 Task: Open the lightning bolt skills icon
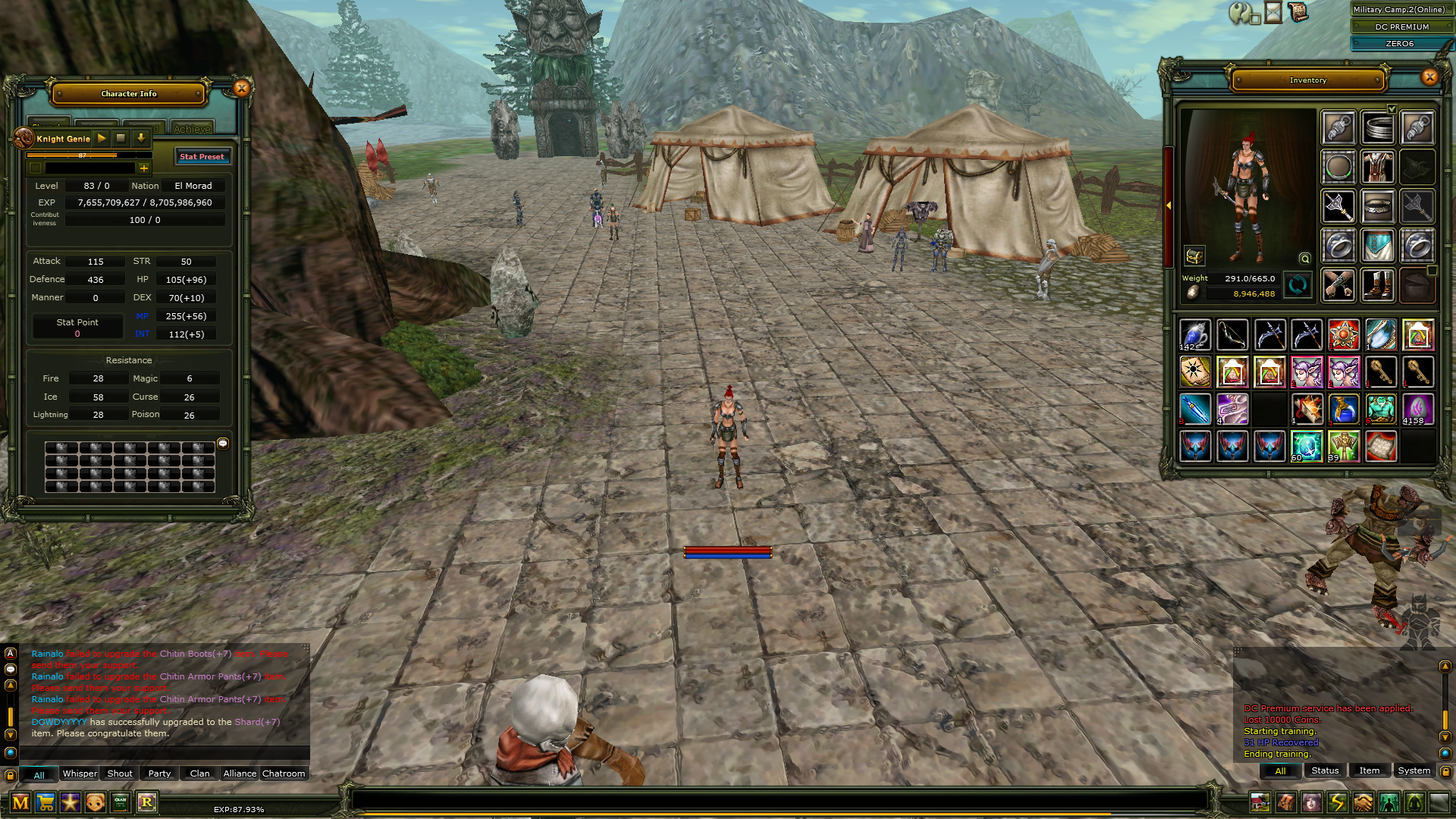coord(1337,802)
